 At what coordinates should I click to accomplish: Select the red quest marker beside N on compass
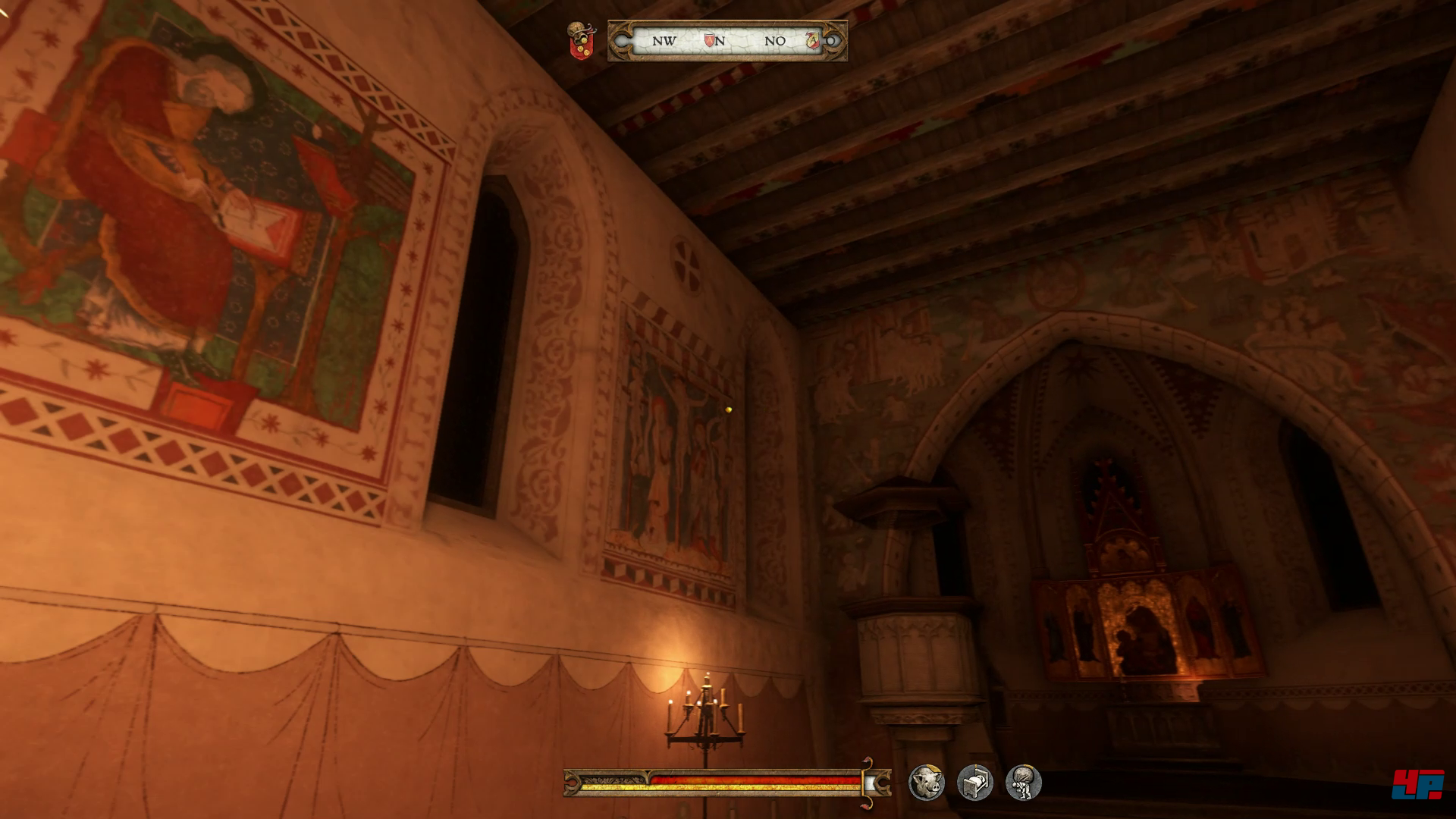709,40
